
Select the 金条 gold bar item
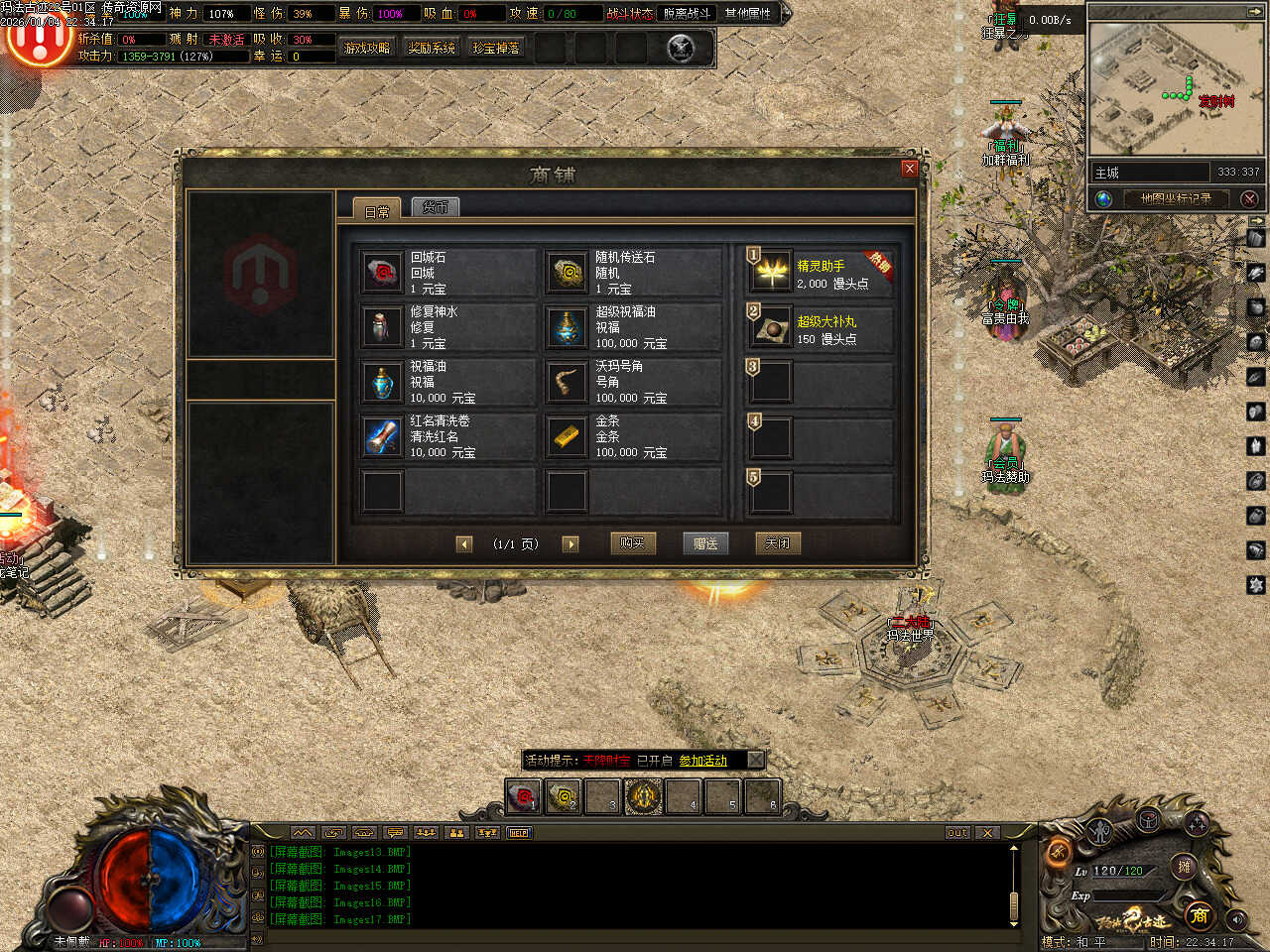click(x=568, y=436)
